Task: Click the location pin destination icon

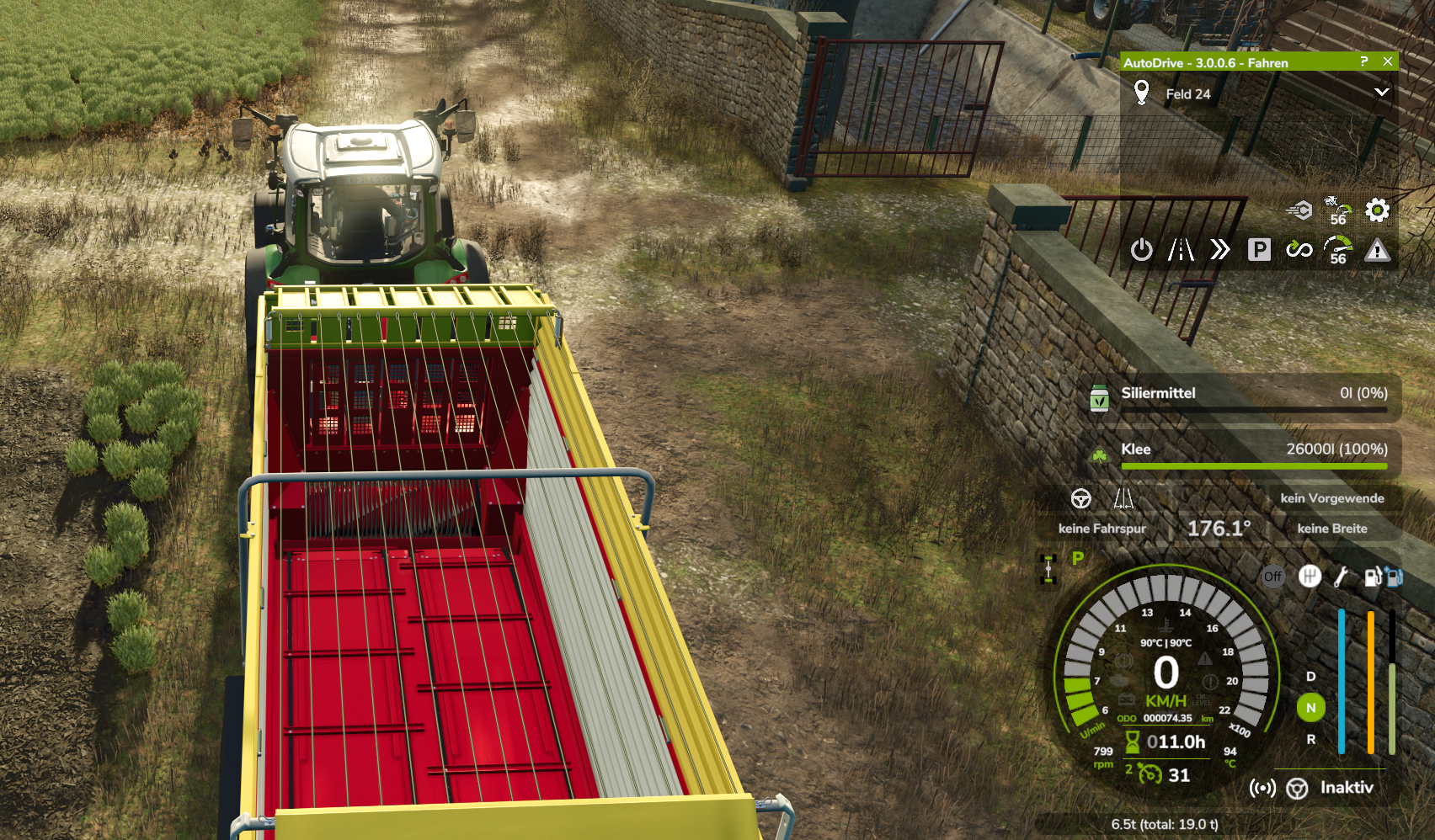Action: pos(1141,93)
